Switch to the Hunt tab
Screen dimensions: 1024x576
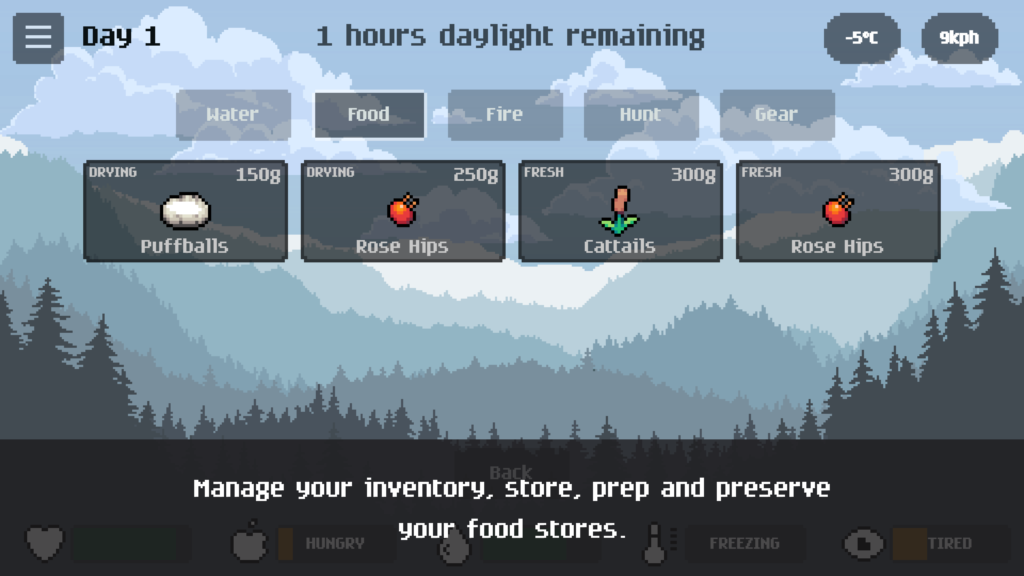(641, 115)
